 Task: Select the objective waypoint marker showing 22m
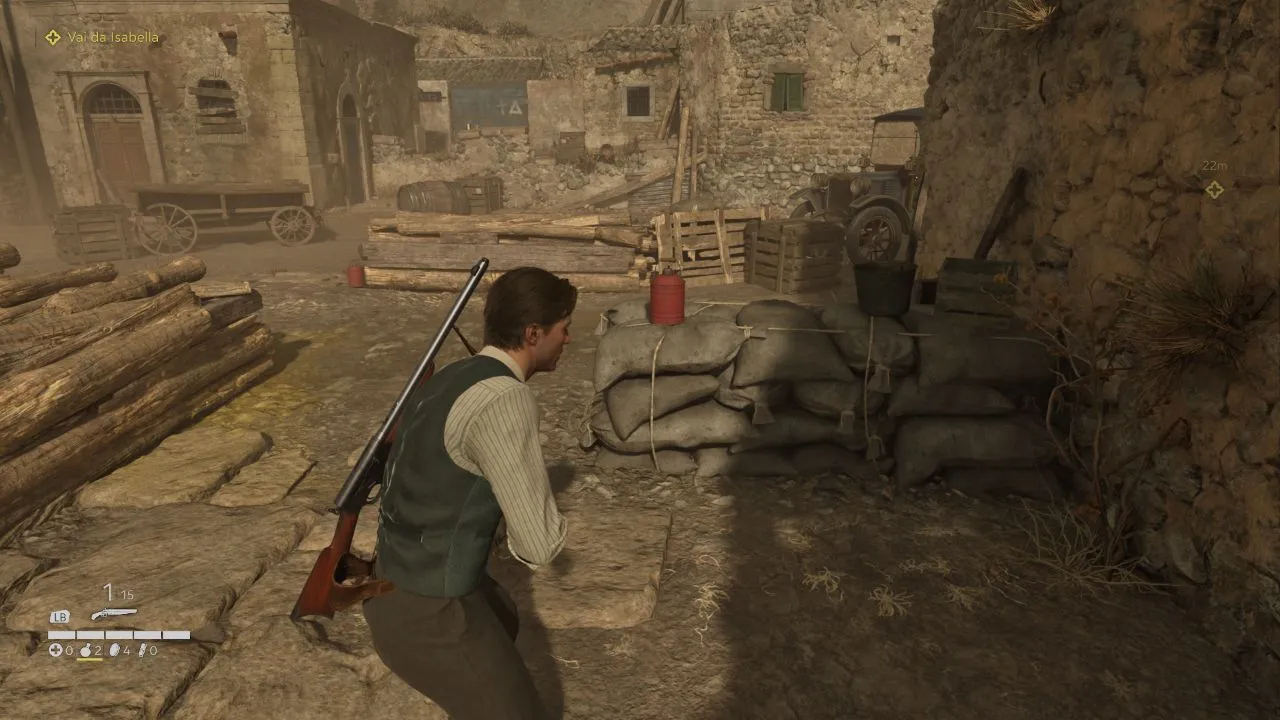click(1213, 189)
